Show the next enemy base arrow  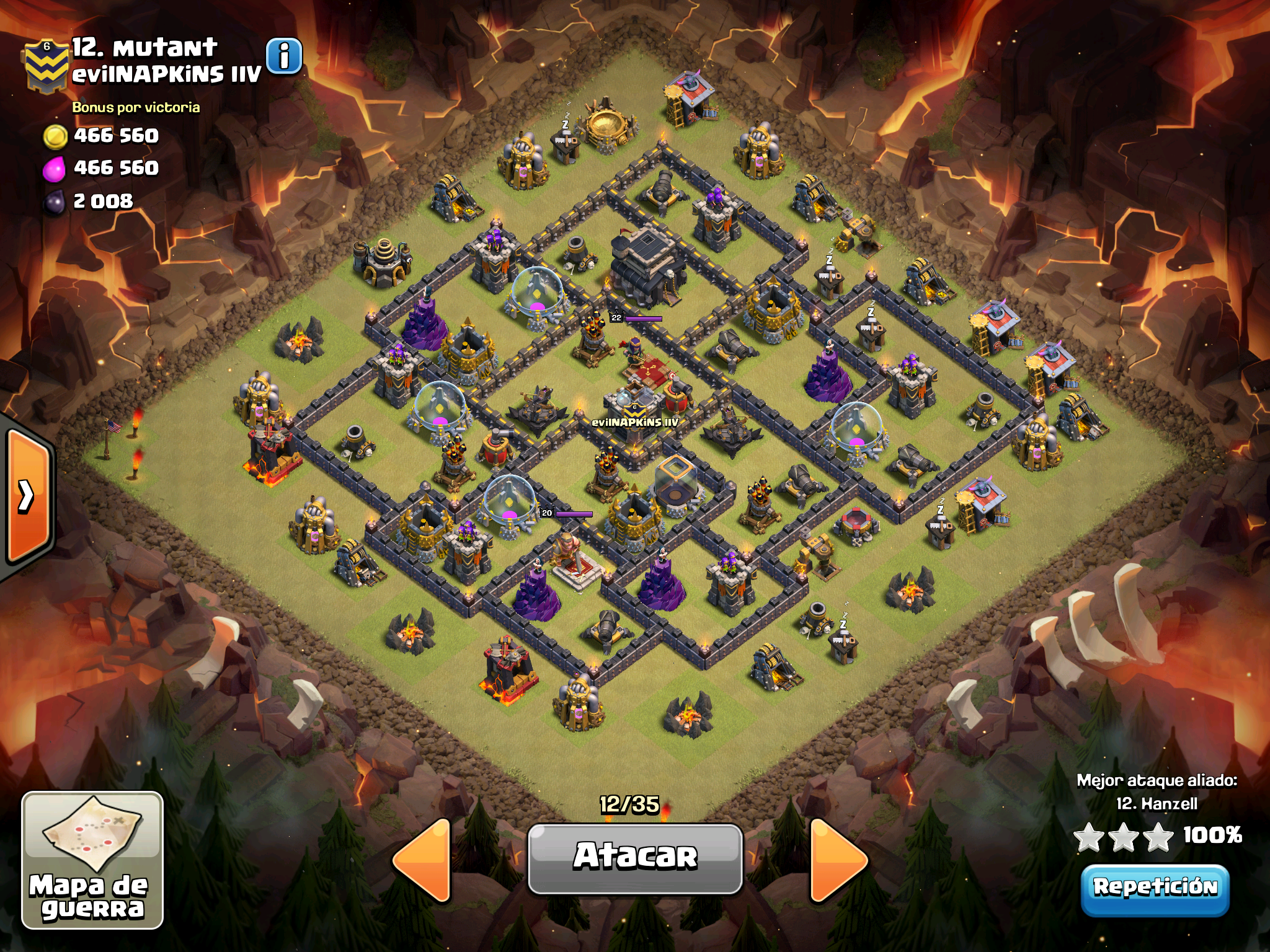[x=837, y=859]
